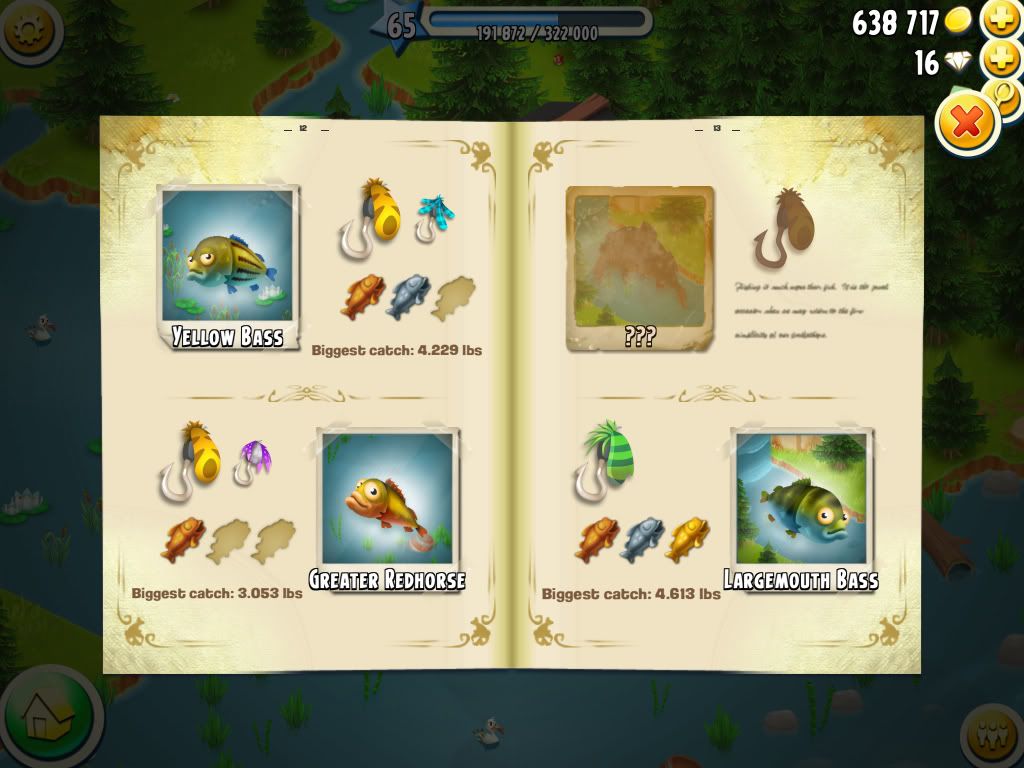Add more gold coins
Screen dimensions: 1024x768
point(1001,19)
